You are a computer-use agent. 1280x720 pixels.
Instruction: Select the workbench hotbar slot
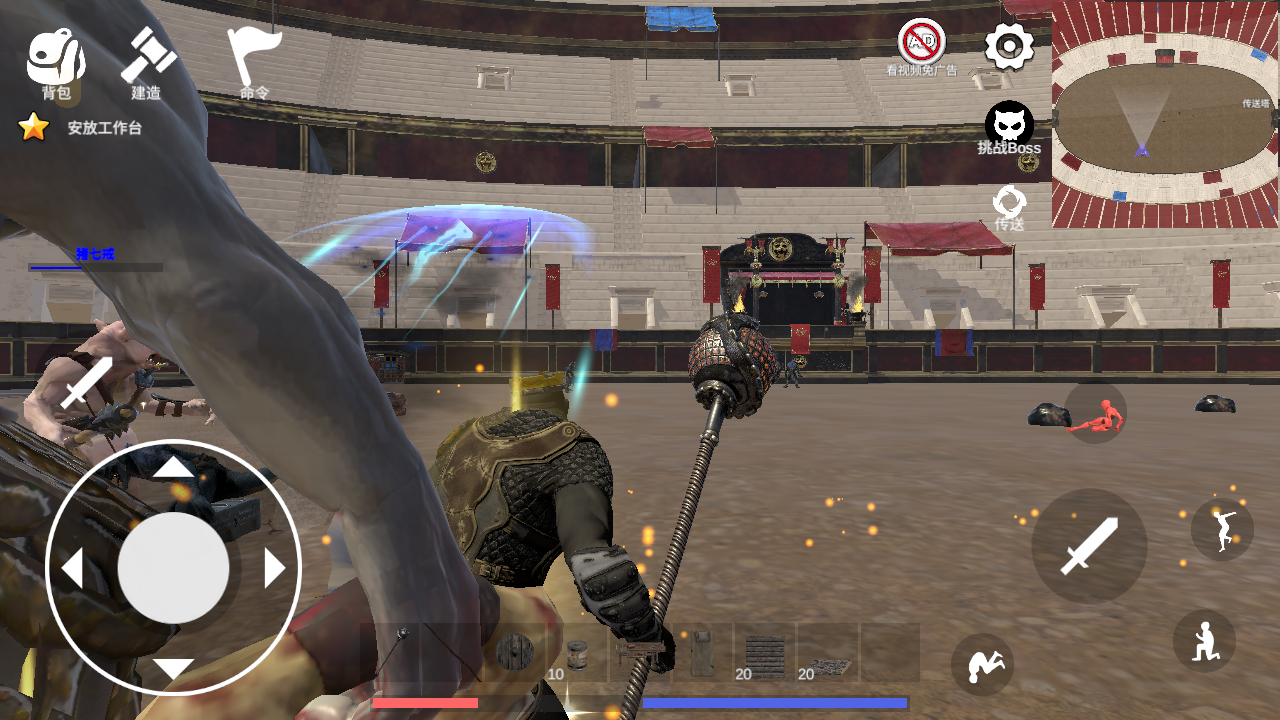tap(640, 653)
